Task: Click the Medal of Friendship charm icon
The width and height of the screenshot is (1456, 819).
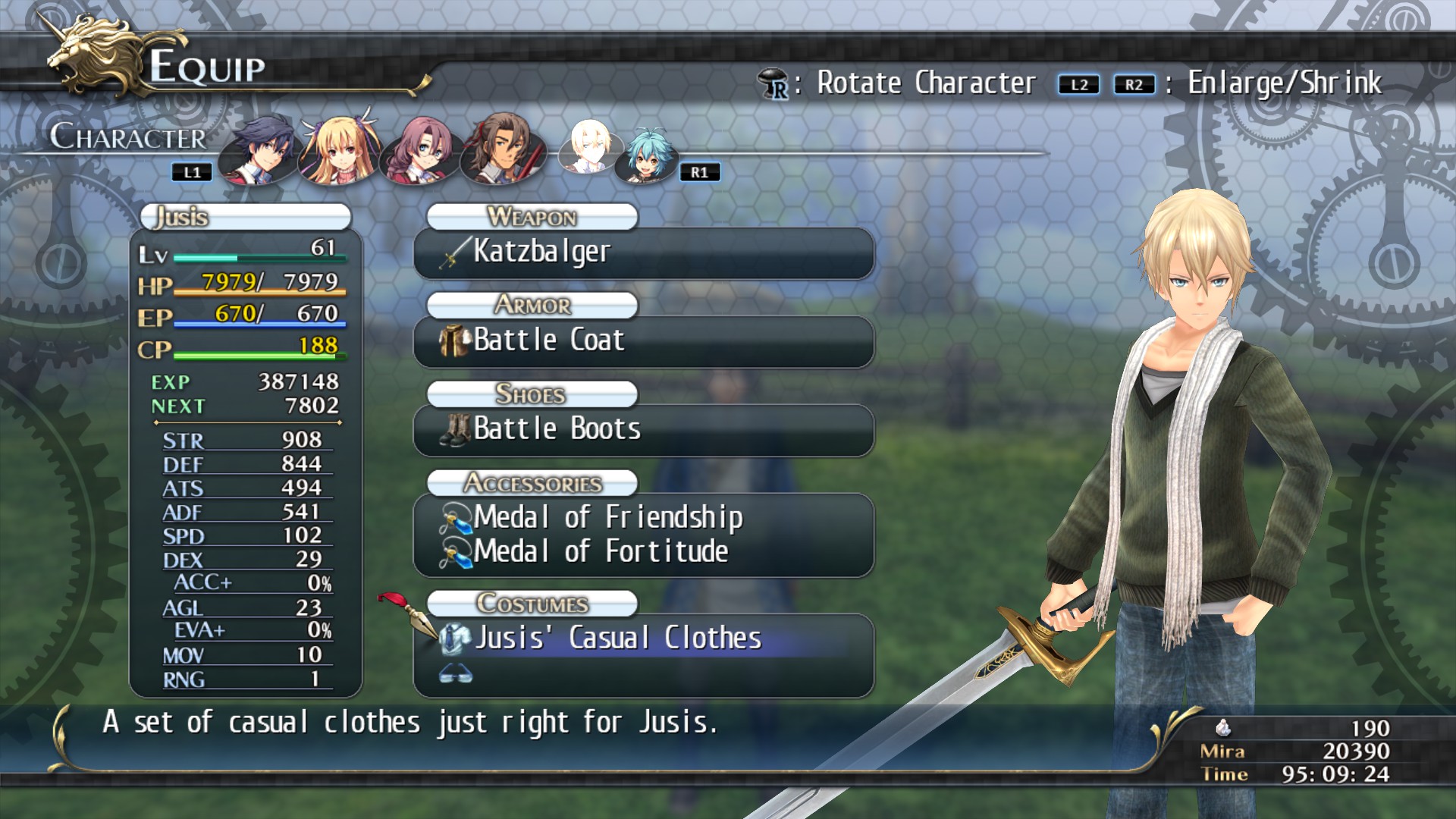Action: click(455, 518)
